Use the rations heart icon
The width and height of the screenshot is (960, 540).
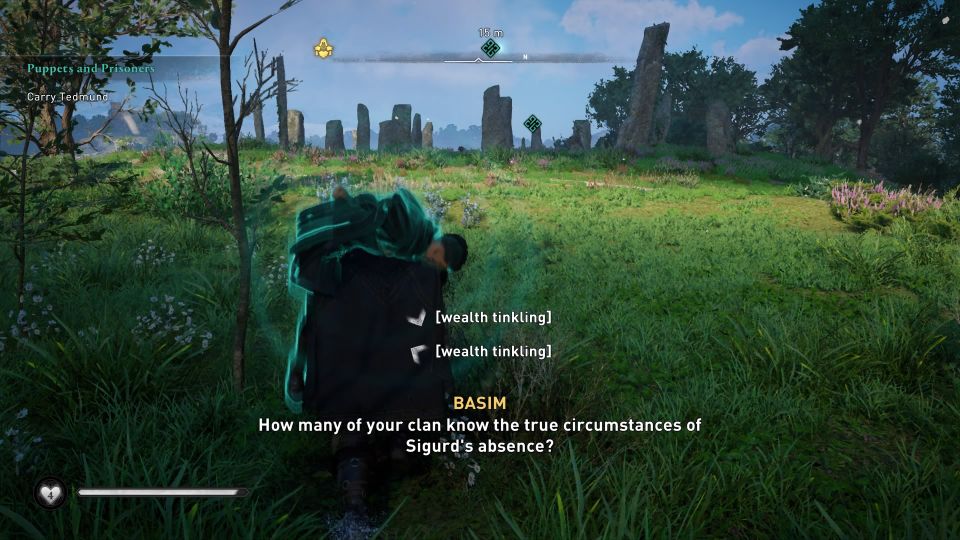pyautogui.click(x=49, y=492)
